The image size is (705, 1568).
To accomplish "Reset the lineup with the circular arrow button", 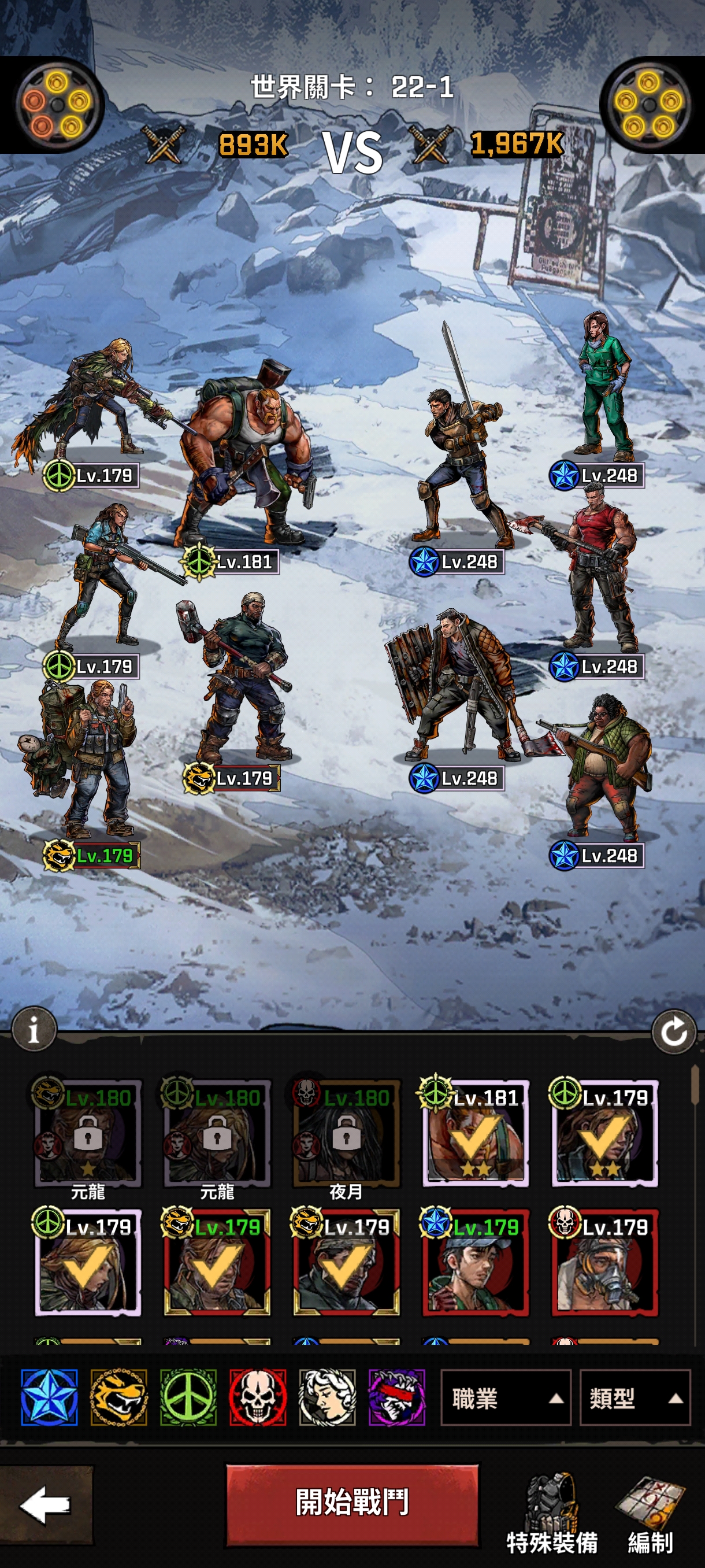I will 673,1031.
